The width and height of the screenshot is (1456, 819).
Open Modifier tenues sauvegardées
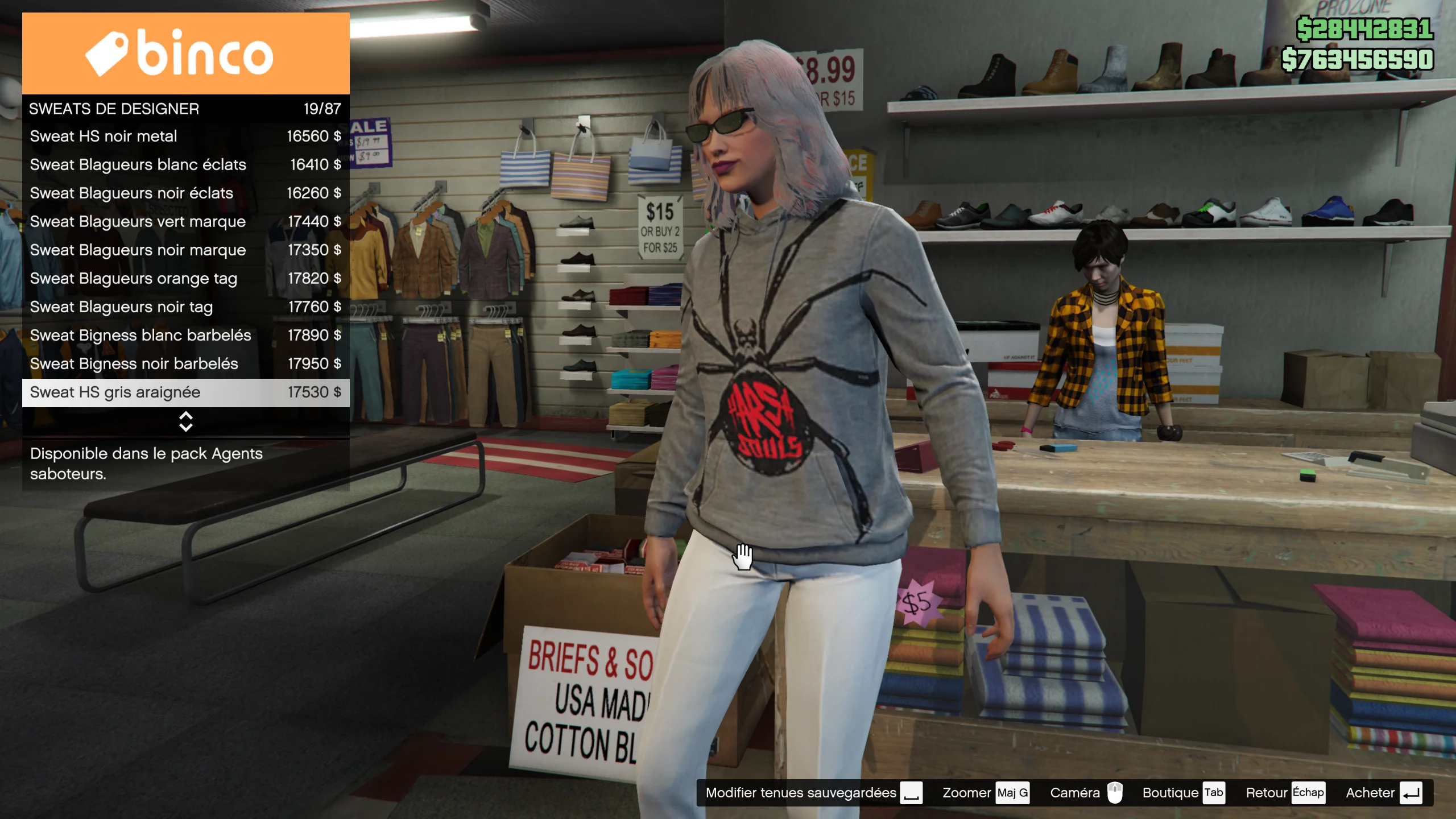tap(813, 793)
